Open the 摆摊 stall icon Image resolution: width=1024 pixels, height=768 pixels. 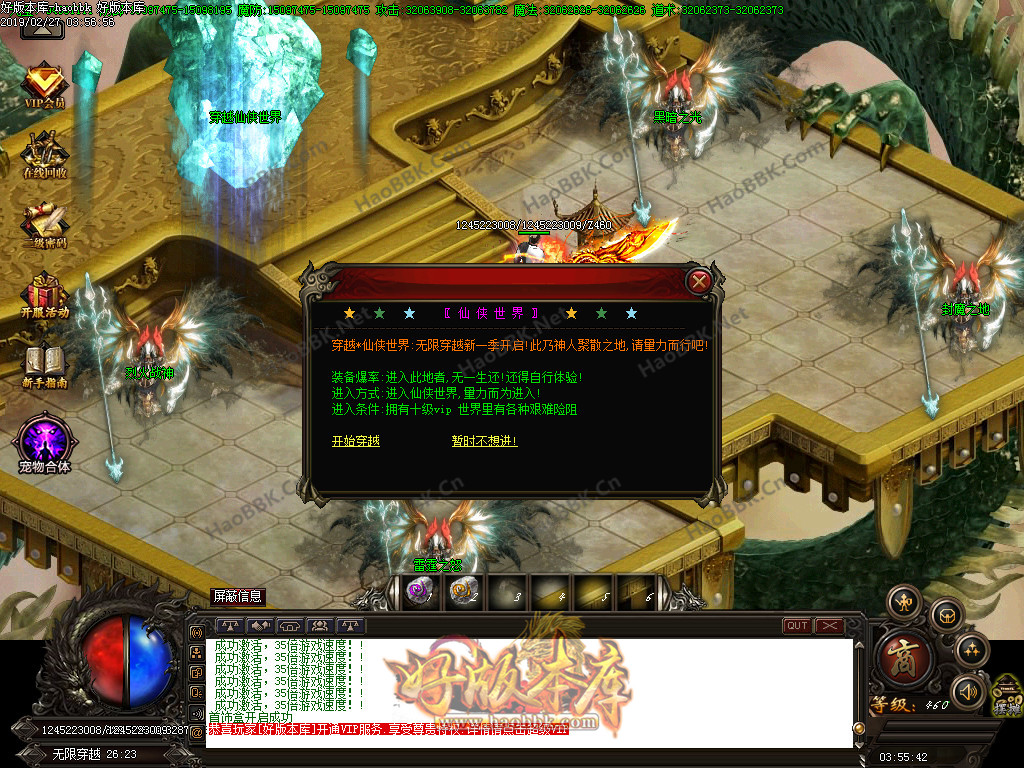click(x=1005, y=695)
